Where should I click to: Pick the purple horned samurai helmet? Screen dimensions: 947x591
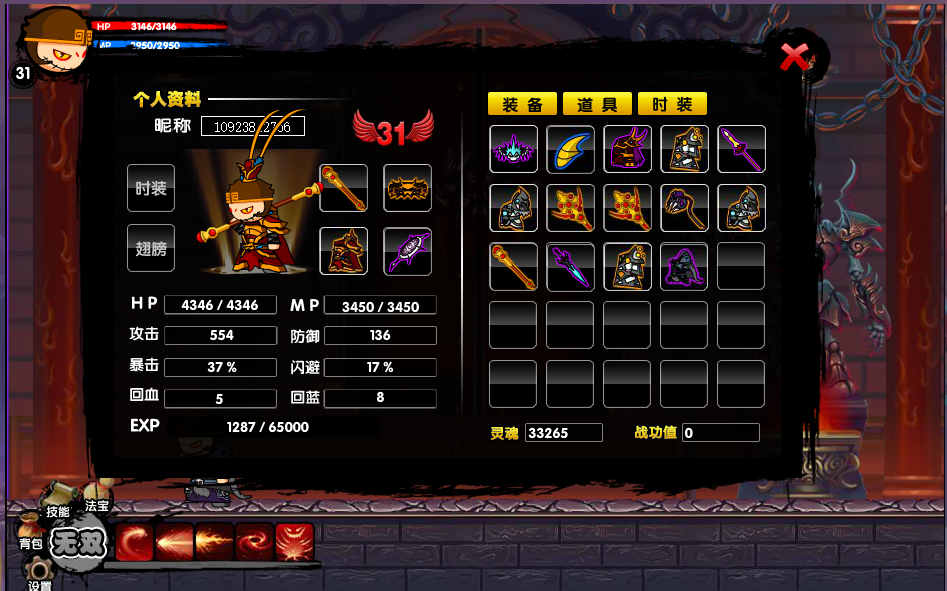pyautogui.click(x=628, y=149)
